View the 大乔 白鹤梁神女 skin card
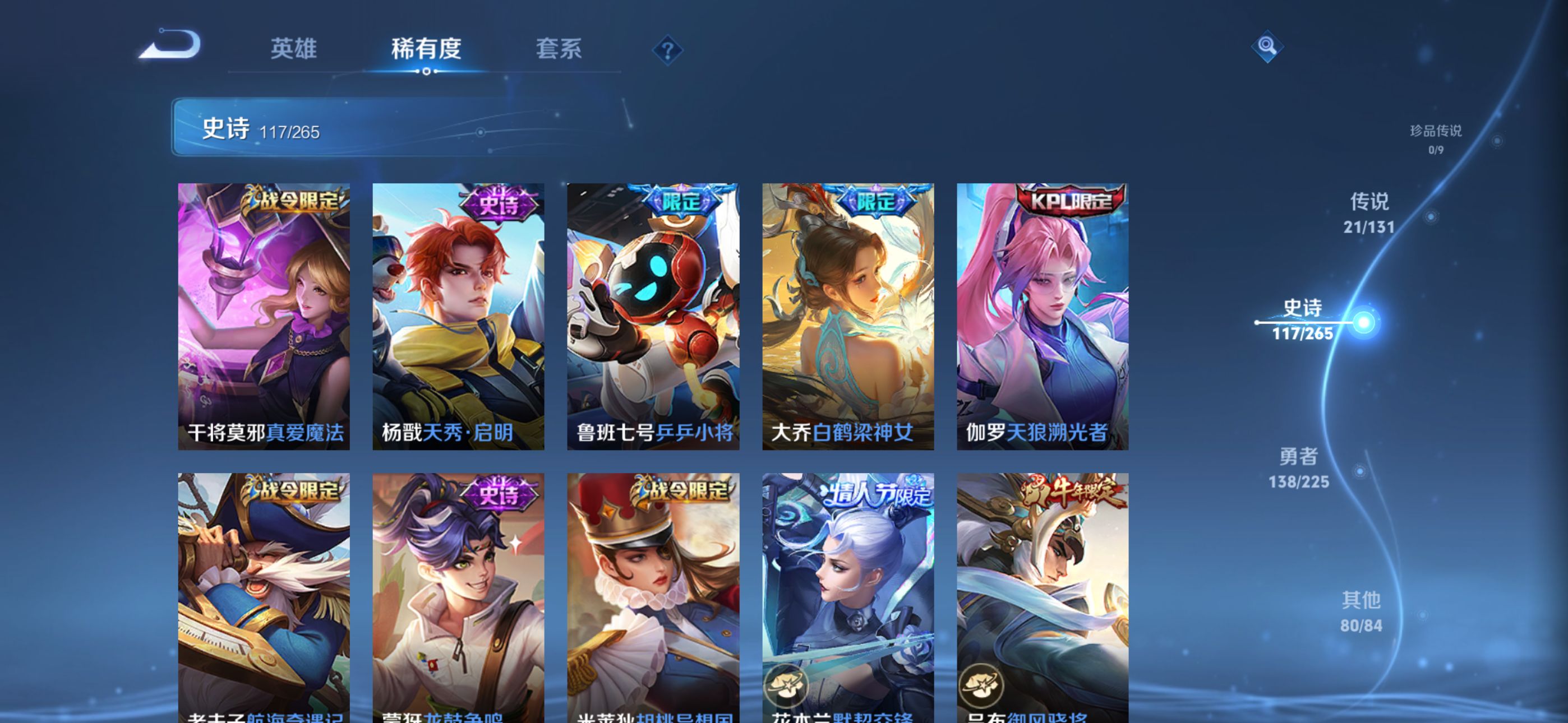Screen dimensions: 1568x723 848,317
